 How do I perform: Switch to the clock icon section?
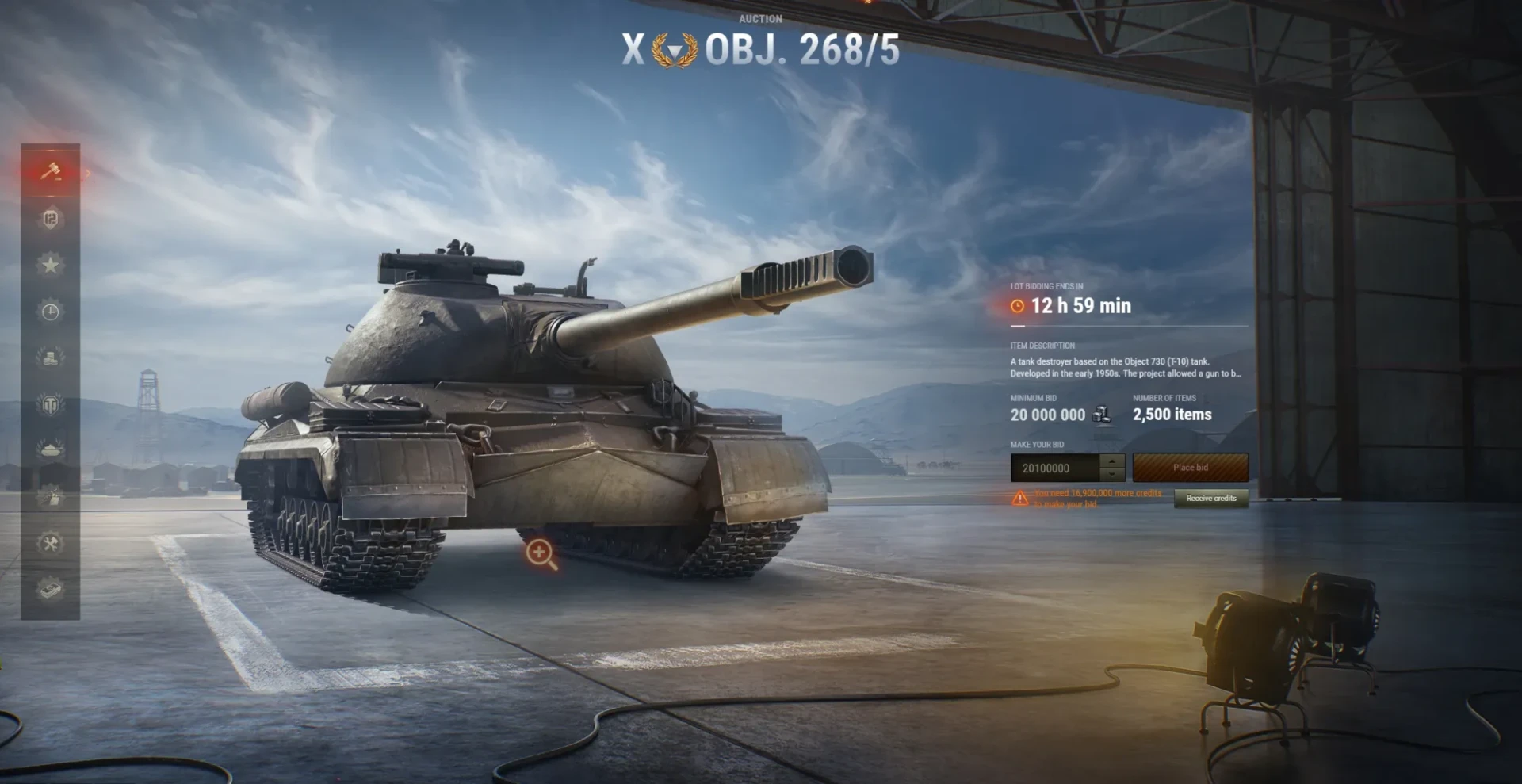tap(50, 312)
